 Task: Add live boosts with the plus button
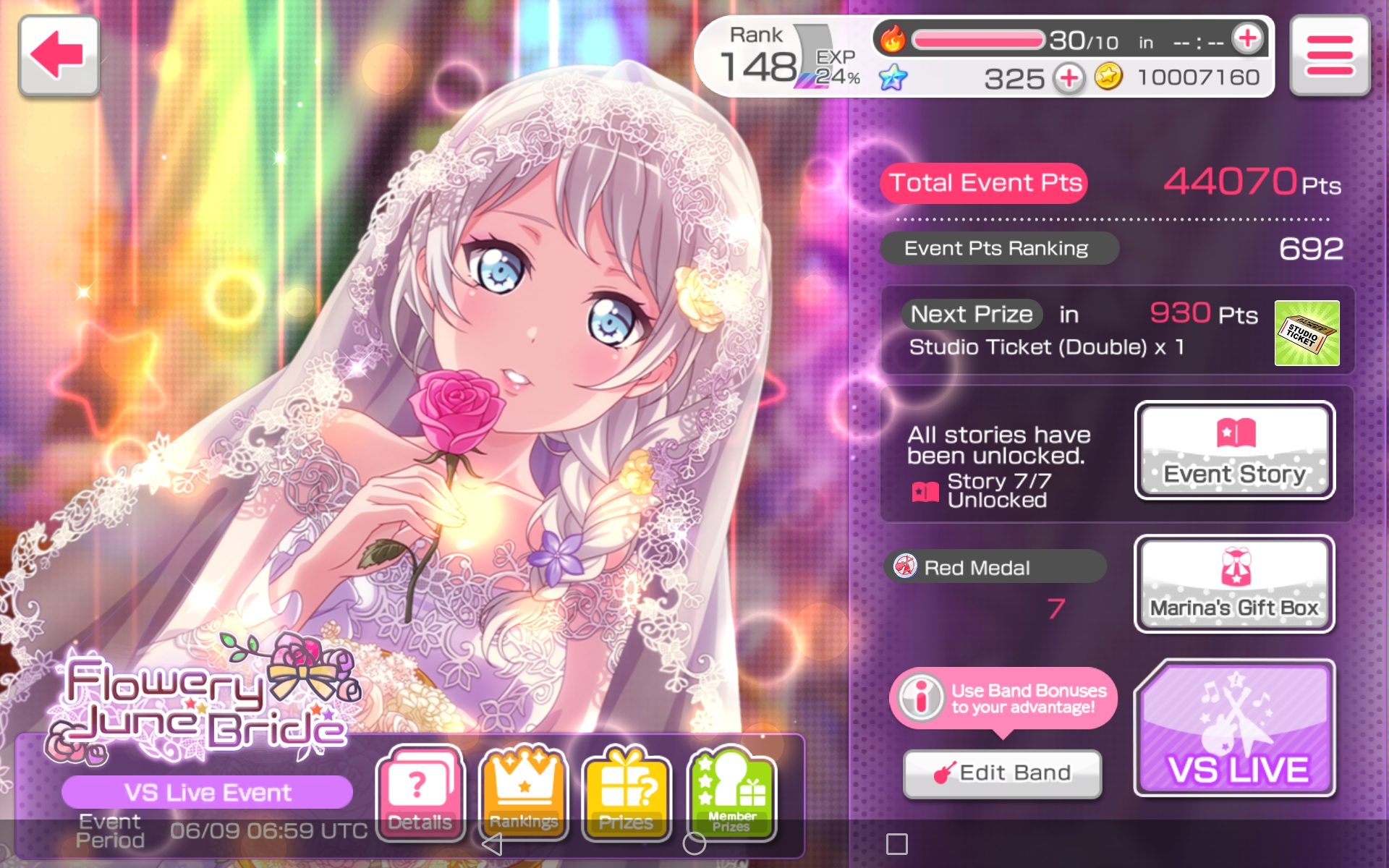click(1248, 39)
